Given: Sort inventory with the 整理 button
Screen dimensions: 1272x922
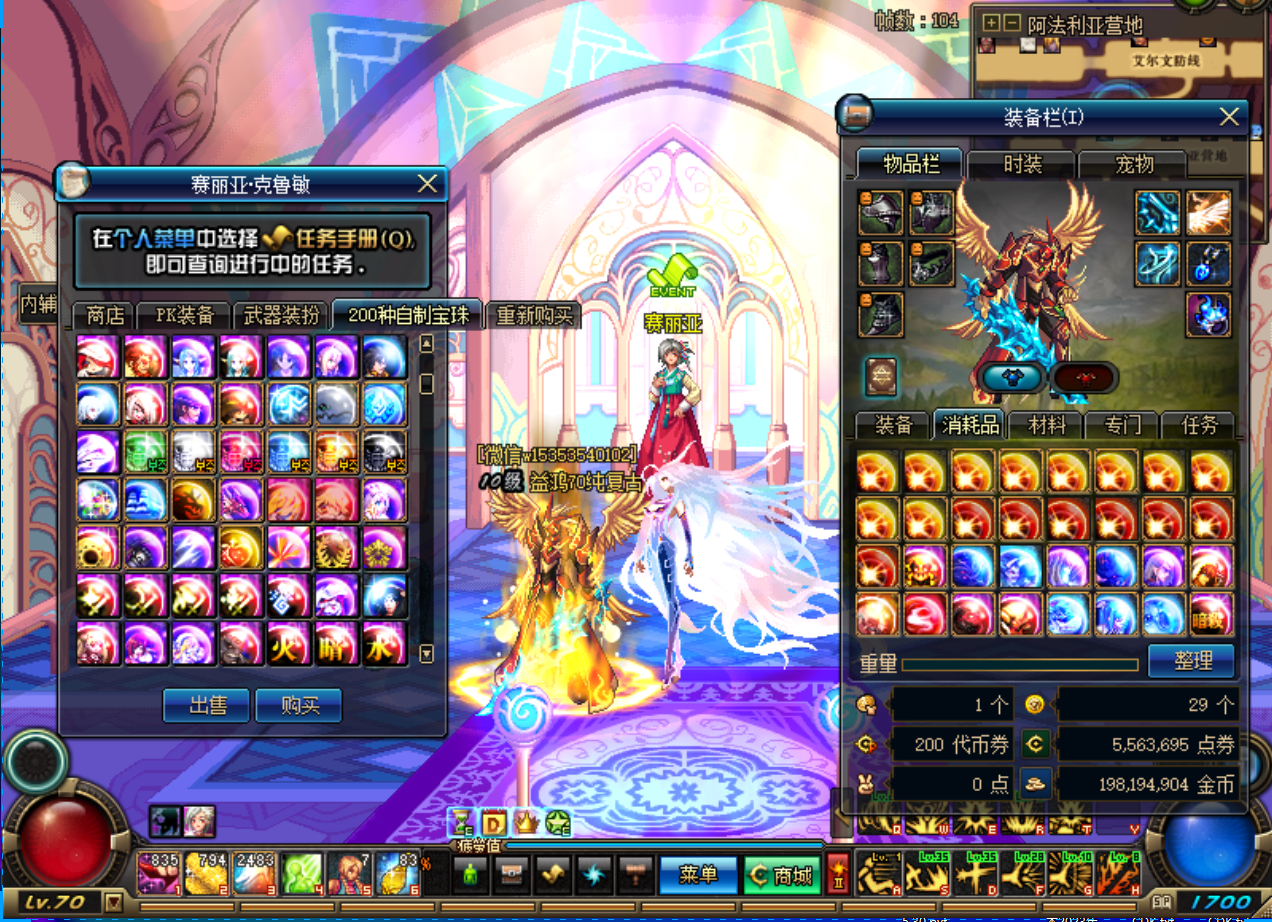Looking at the screenshot, I should tap(1191, 661).
